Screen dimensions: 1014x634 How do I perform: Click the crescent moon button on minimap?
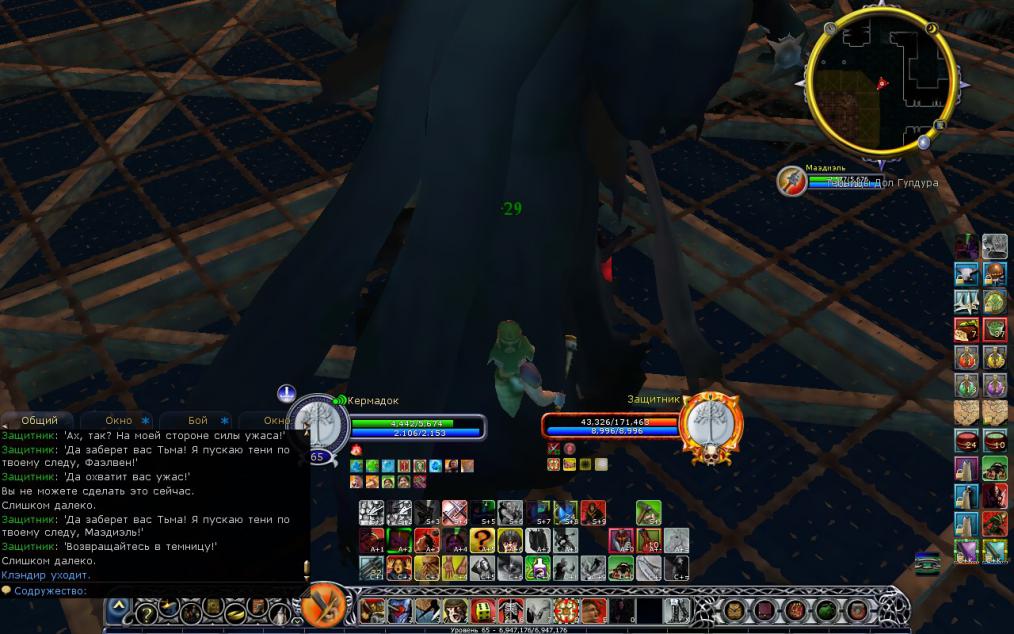pyautogui.click(x=929, y=30)
